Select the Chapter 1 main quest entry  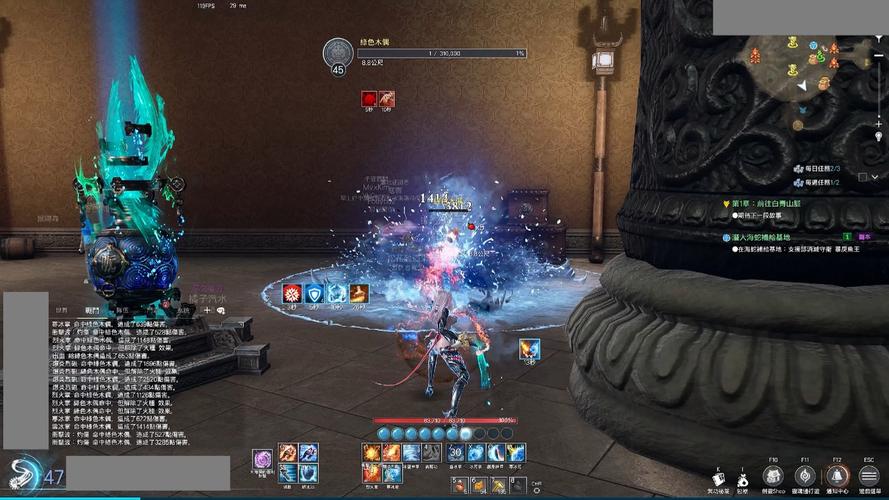coord(766,203)
